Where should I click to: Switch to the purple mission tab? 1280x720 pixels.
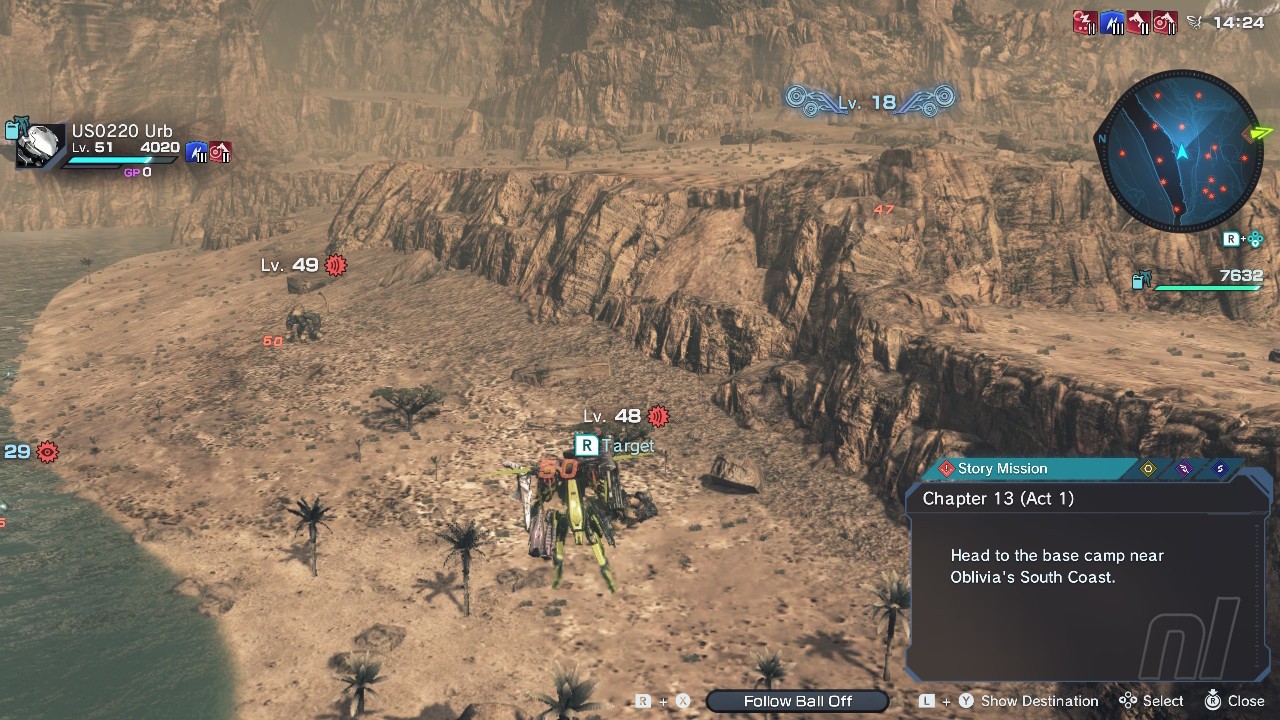(x=1184, y=469)
